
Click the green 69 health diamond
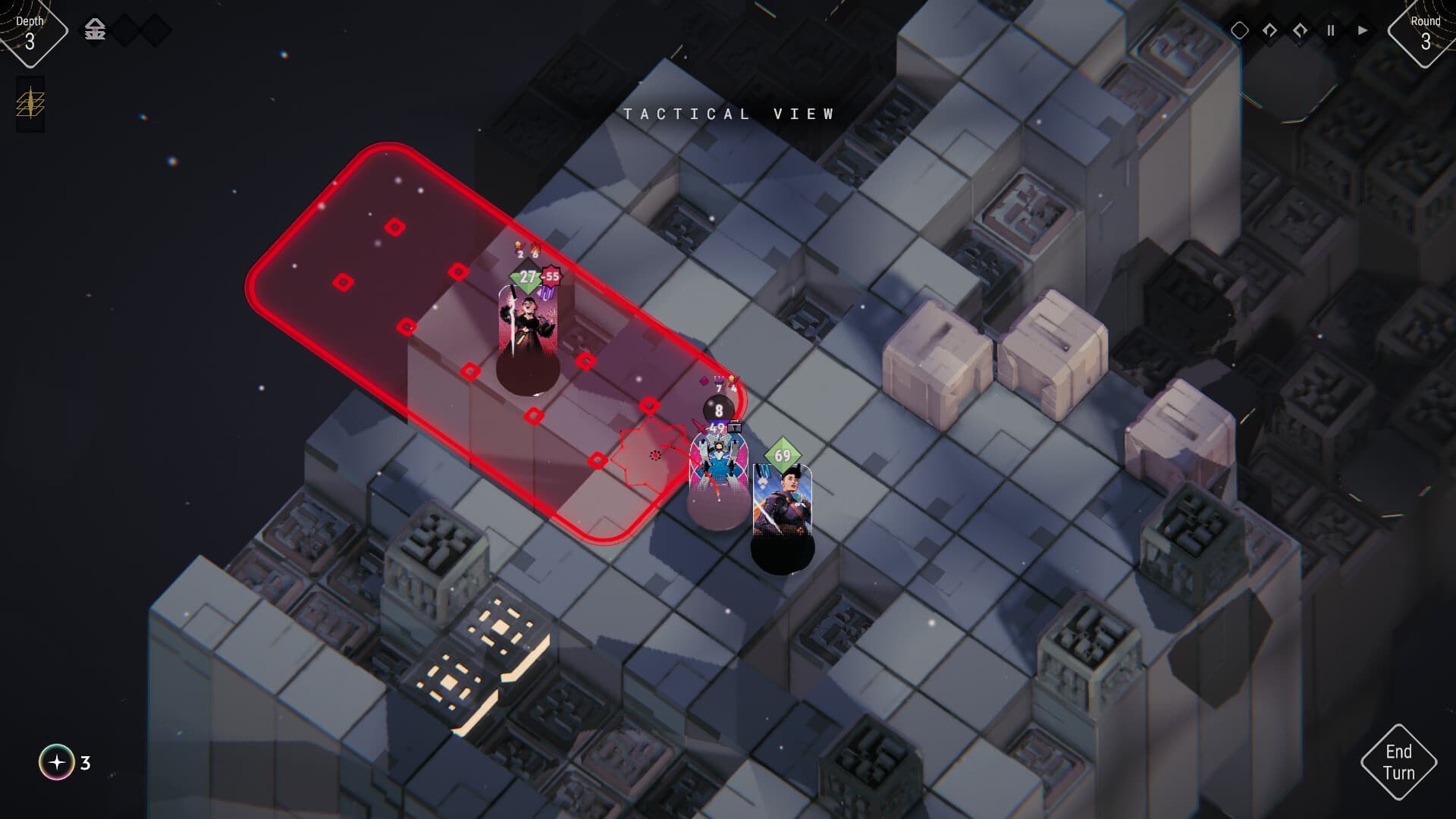[x=782, y=453]
